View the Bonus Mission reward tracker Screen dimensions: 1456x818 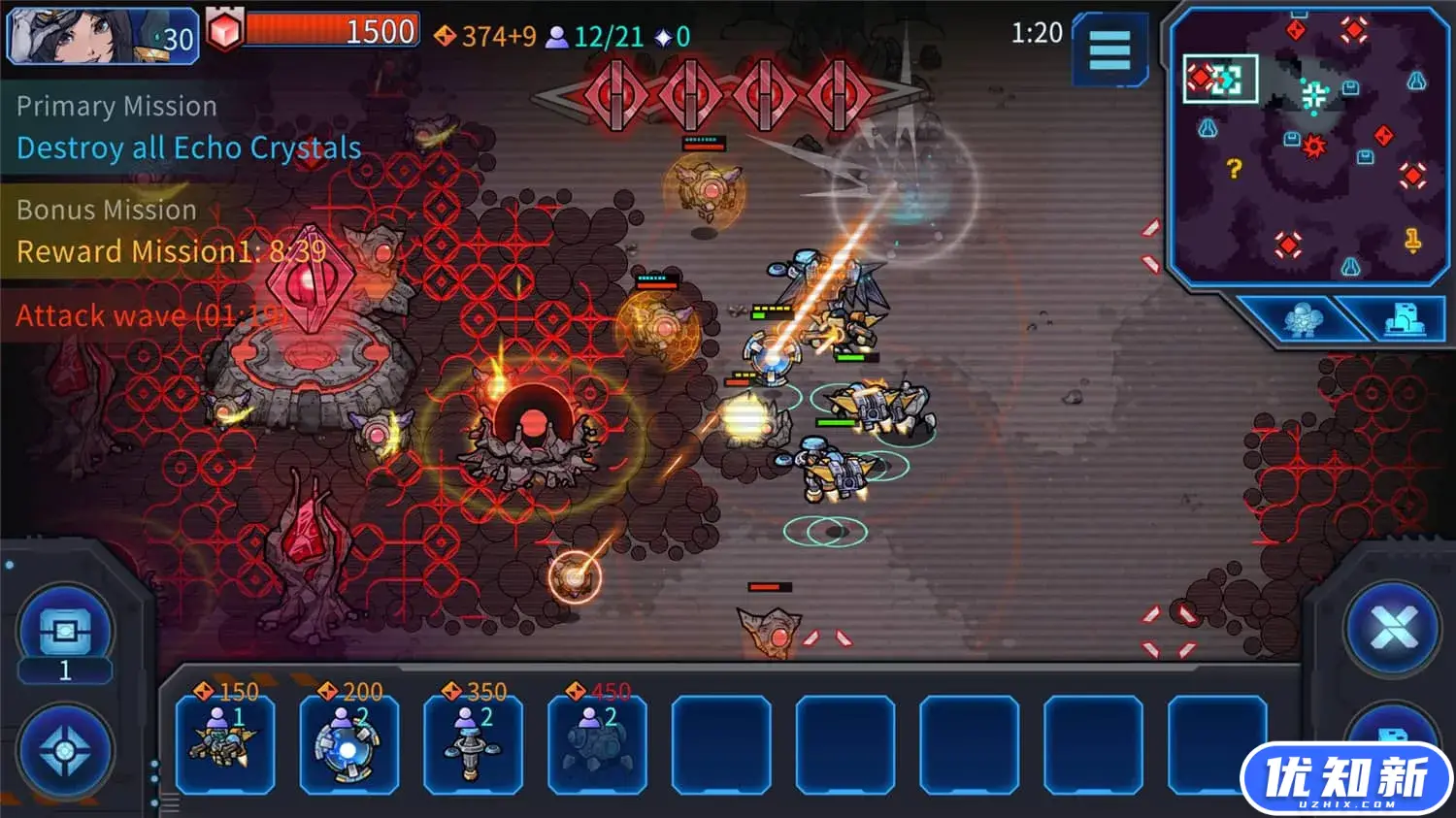(x=171, y=233)
